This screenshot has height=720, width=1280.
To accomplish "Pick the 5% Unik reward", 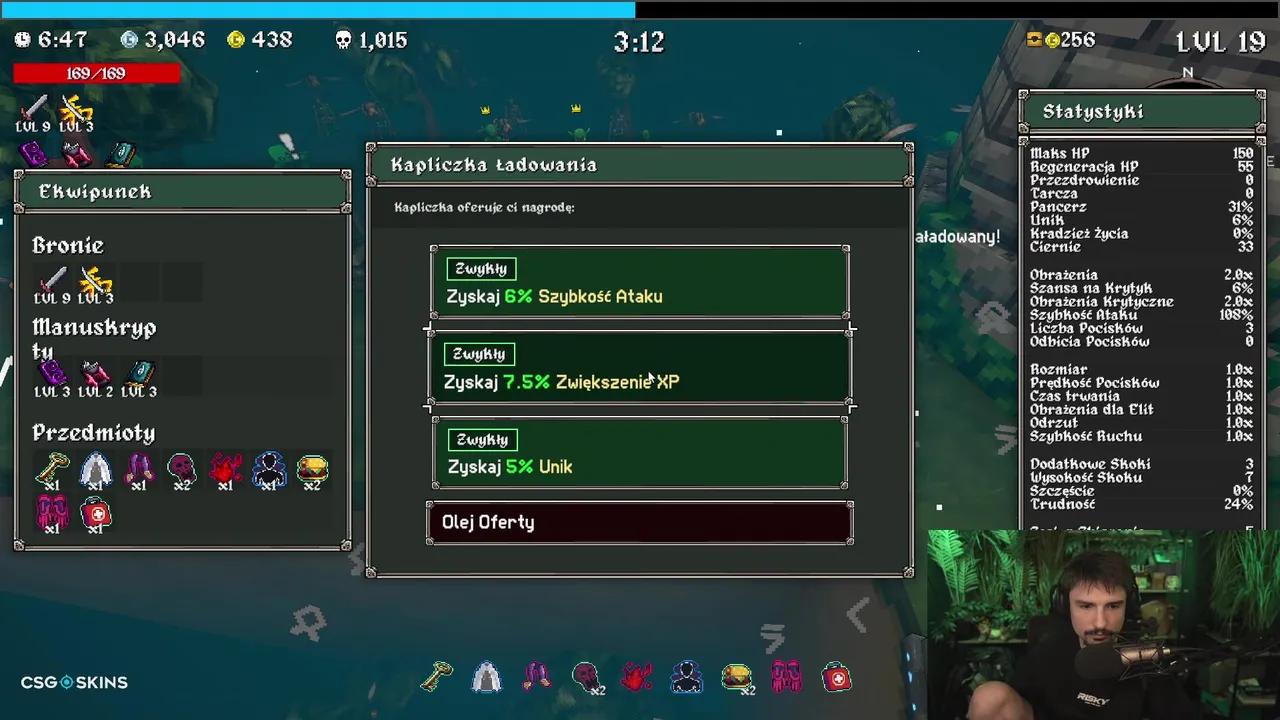I will (640, 453).
